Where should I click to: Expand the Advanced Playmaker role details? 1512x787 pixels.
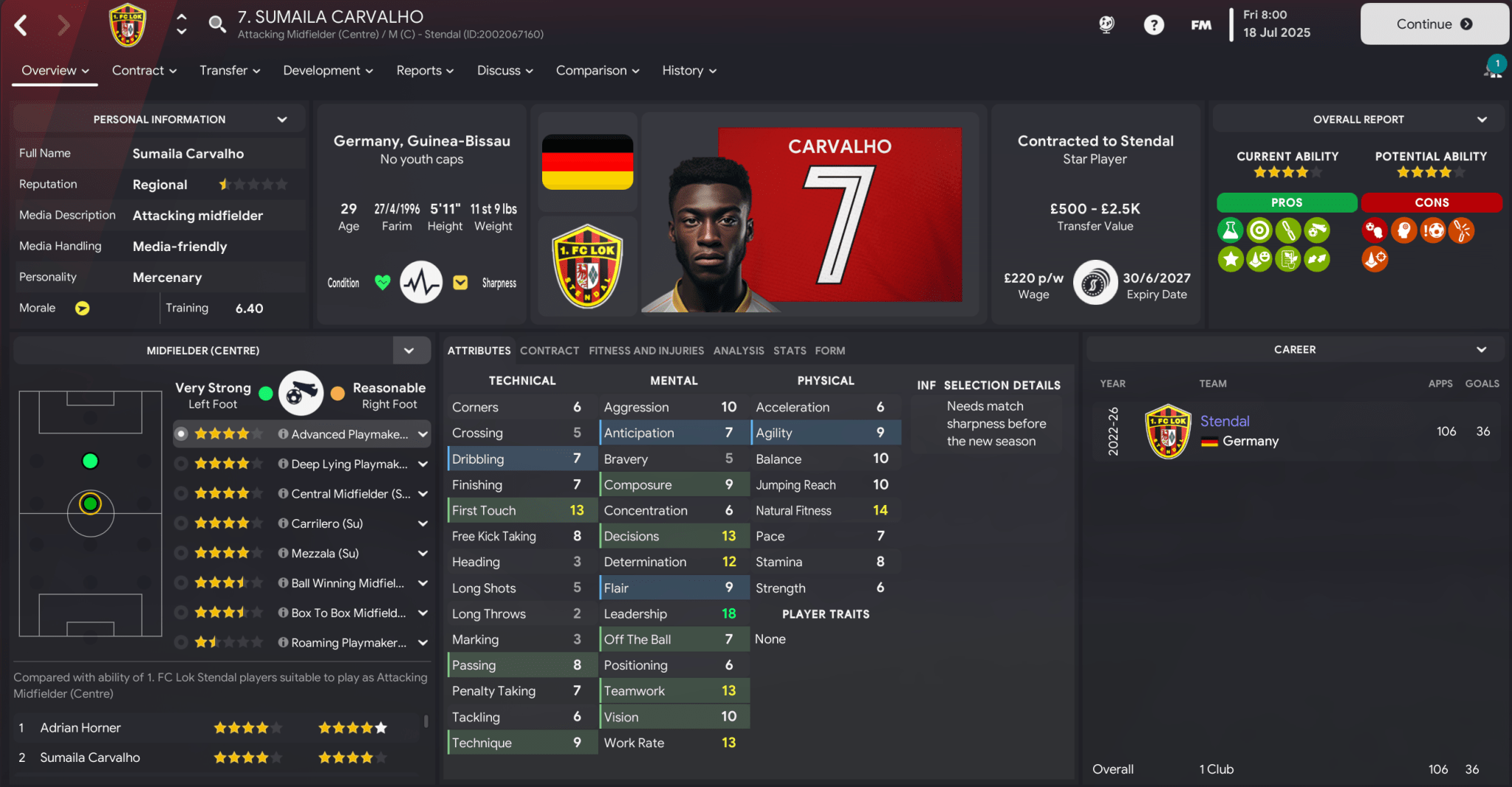click(423, 434)
